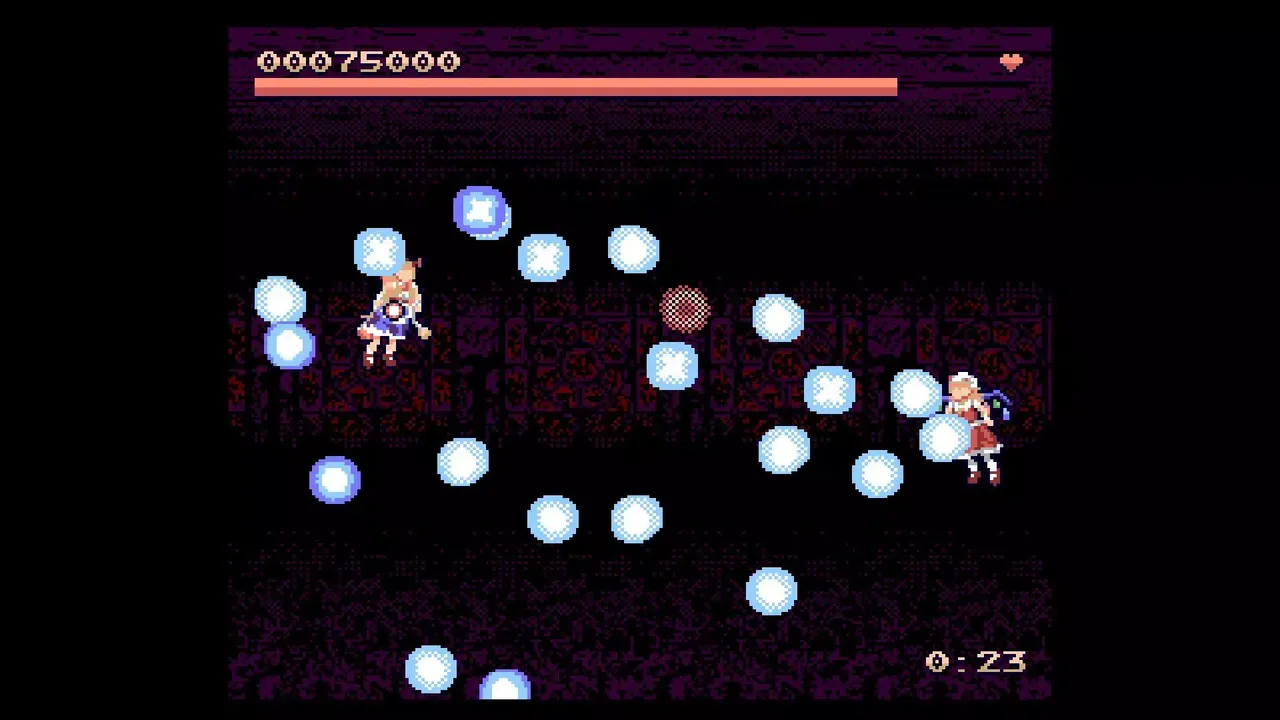Select the bubble touching the boss sprite
The width and height of the screenshot is (1280, 720).
click(942, 440)
